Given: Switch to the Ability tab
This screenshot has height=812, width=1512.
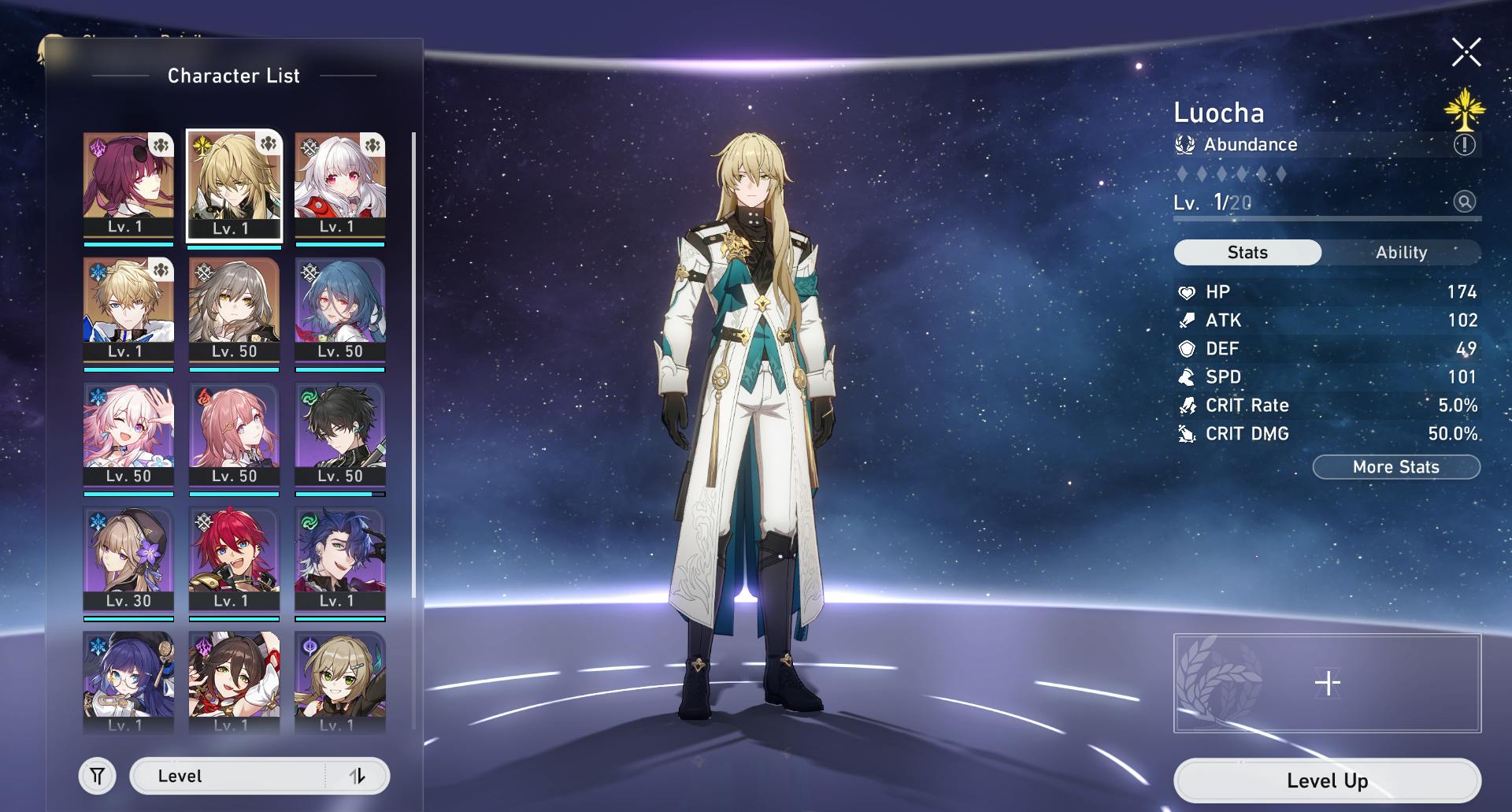Looking at the screenshot, I should pos(1401,253).
